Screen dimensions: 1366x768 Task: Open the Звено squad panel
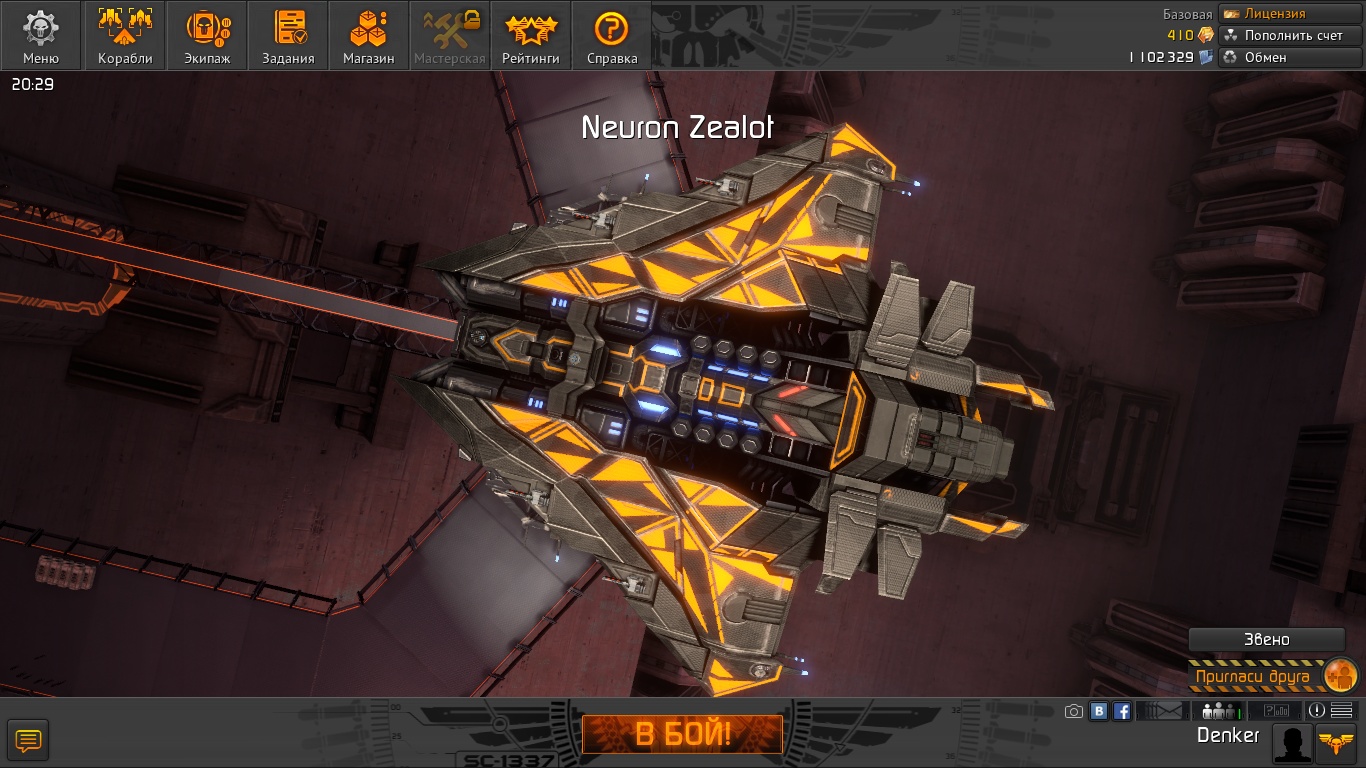click(x=1266, y=640)
